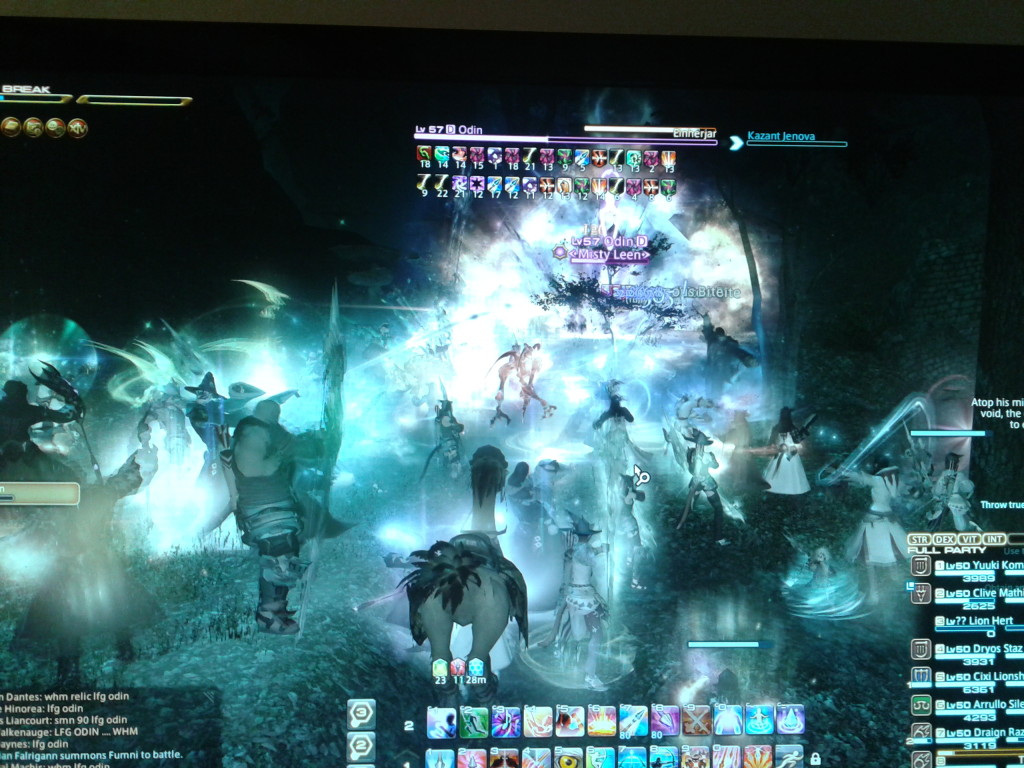Use the water droplet ability icon
1024x768 pixels.
(x=790, y=721)
